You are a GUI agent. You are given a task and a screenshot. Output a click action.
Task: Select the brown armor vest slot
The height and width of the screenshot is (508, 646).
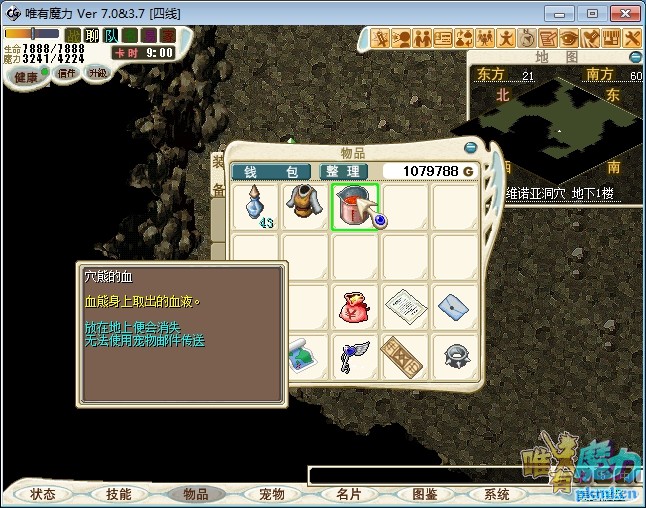pos(306,206)
